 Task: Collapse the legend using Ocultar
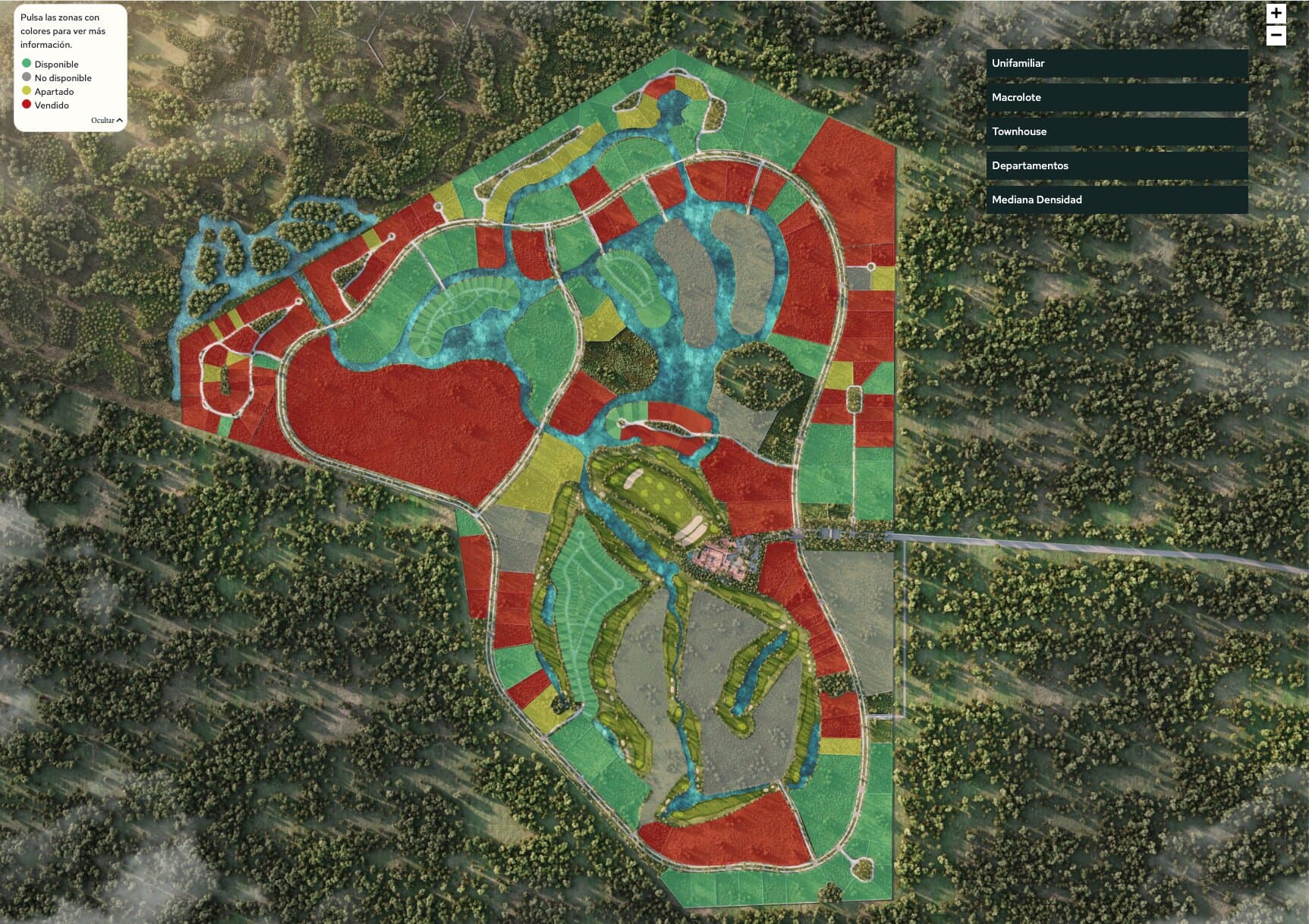[x=106, y=120]
